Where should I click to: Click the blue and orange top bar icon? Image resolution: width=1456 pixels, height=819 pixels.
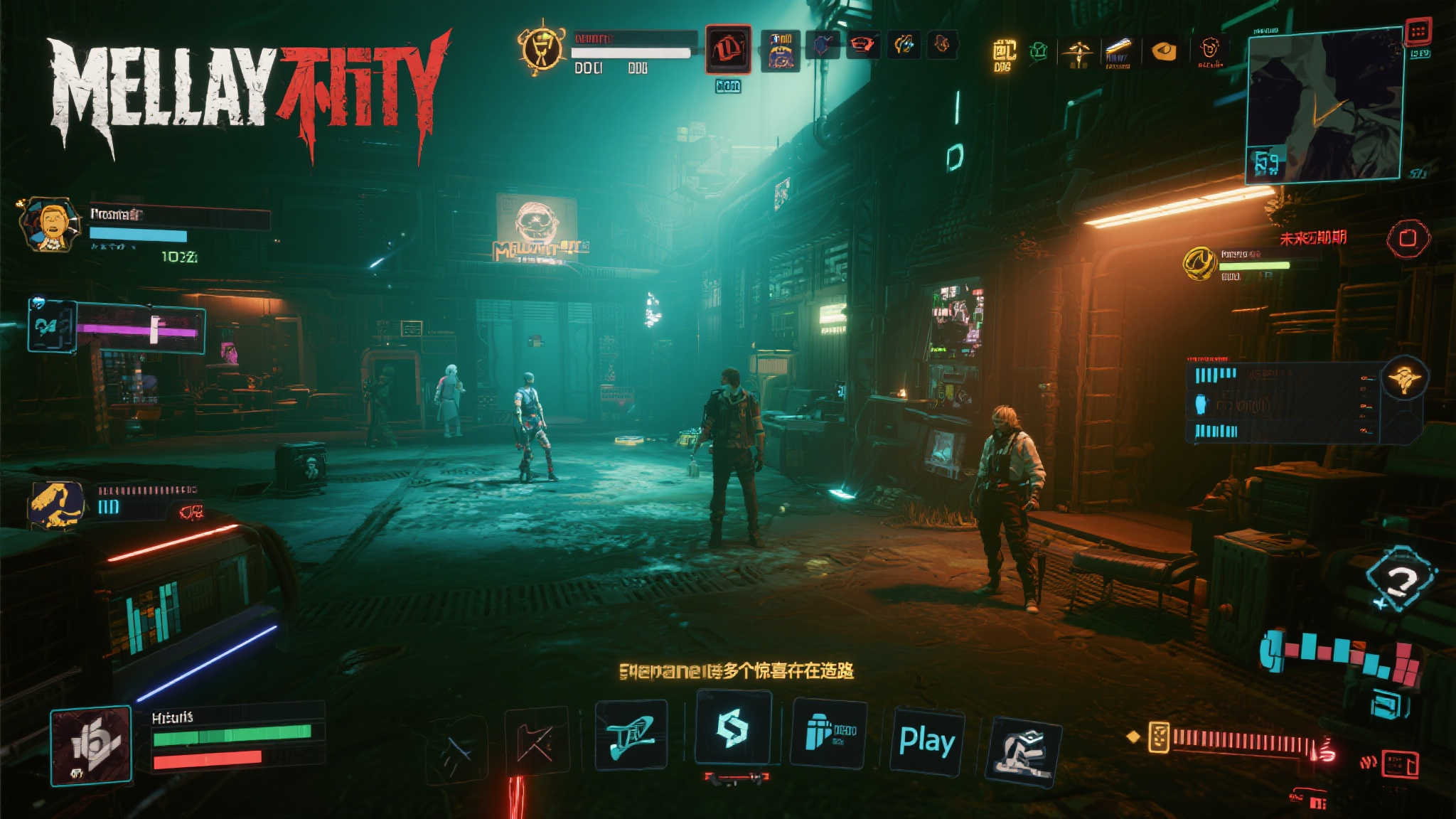coord(781,50)
